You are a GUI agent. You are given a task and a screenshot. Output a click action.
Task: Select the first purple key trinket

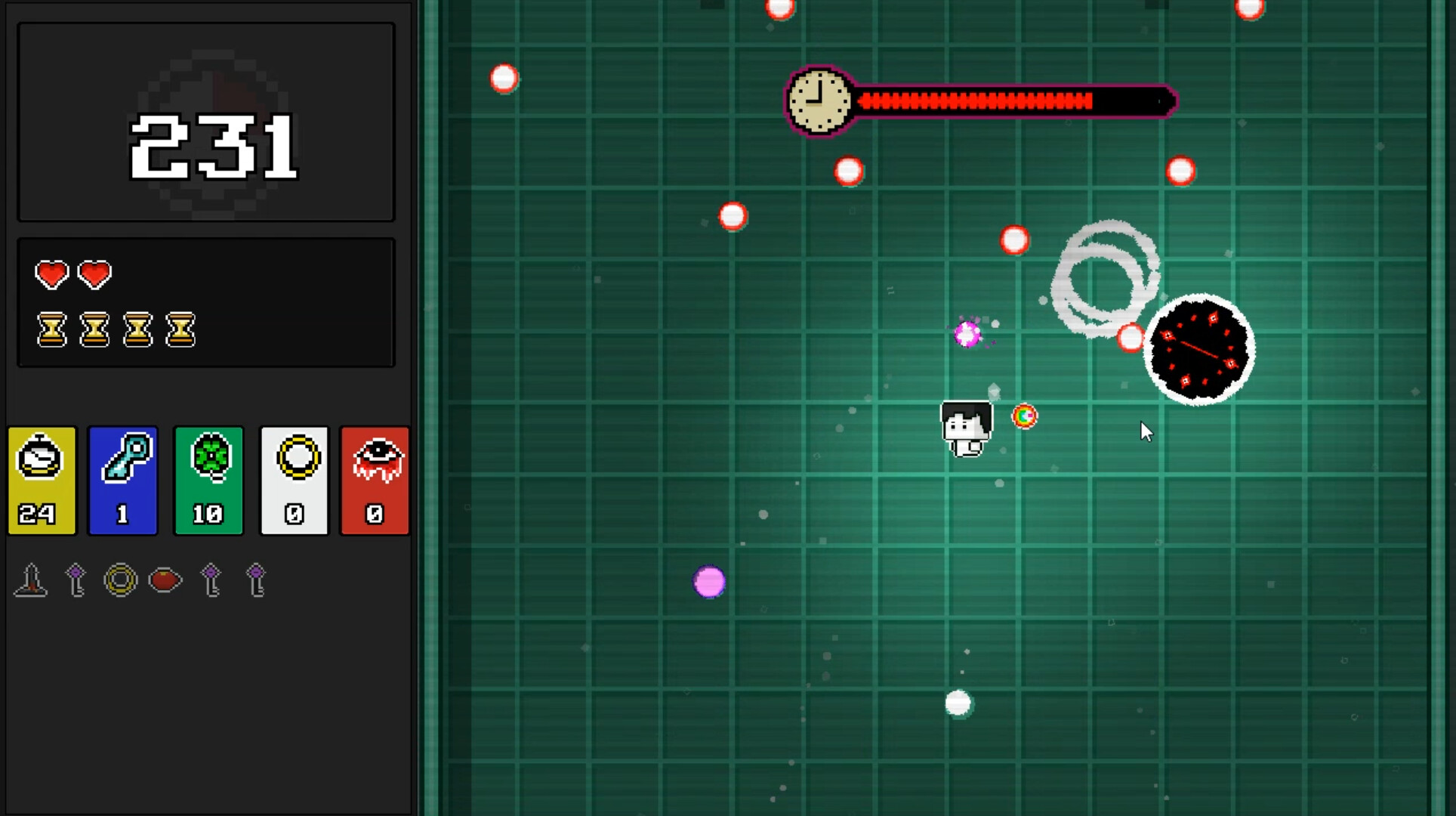click(x=75, y=580)
